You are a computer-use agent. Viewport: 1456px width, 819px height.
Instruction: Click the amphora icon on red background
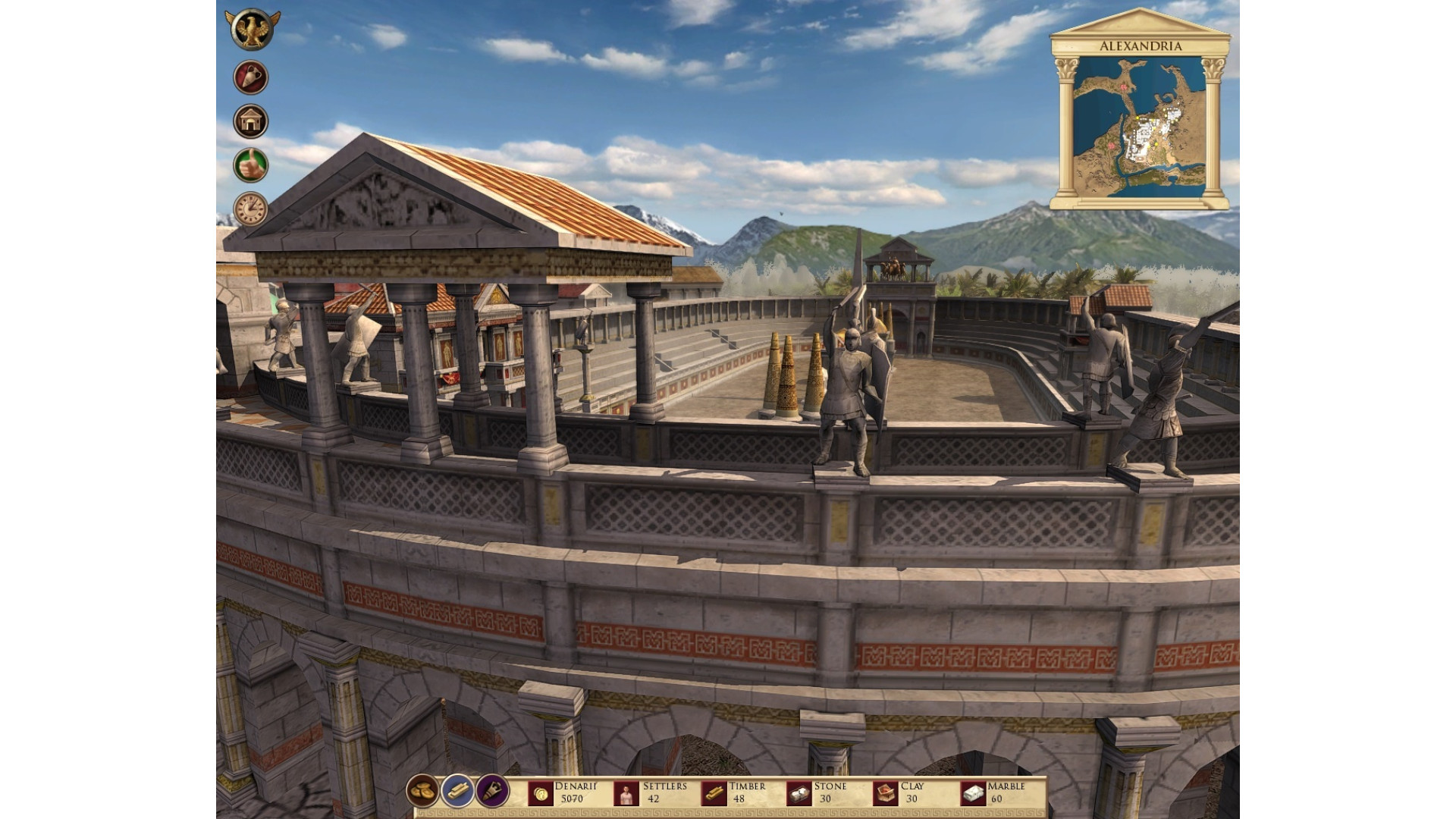250,77
